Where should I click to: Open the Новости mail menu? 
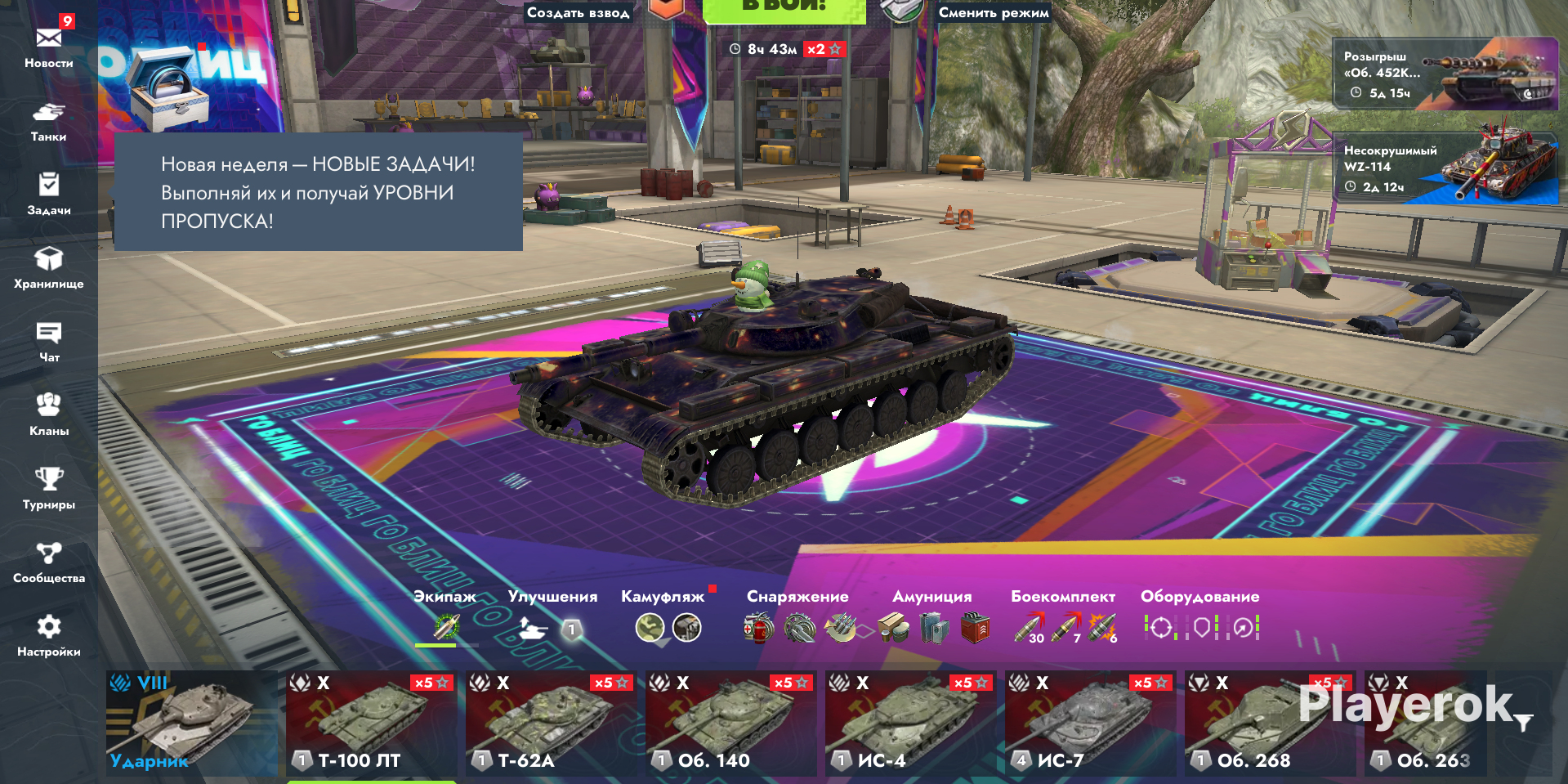point(49,46)
